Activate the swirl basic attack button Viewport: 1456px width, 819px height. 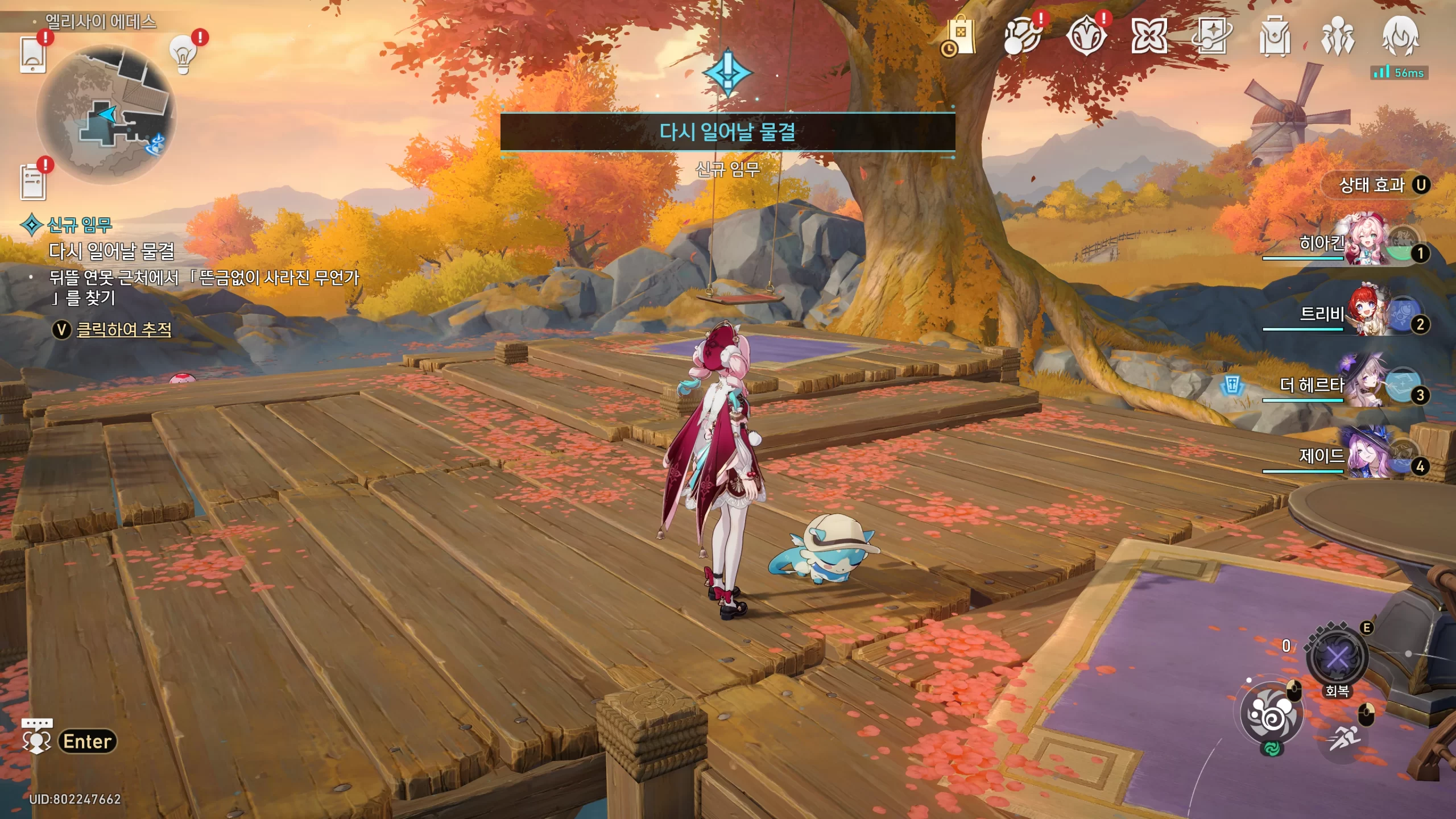(1272, 713)
